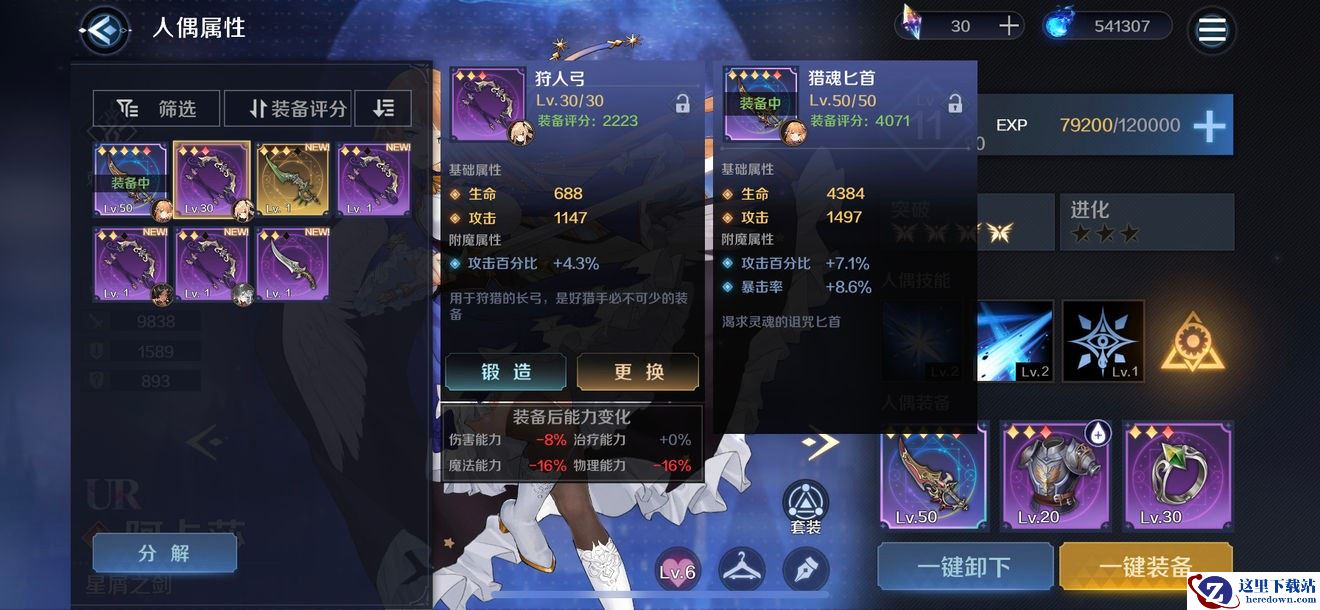Image resolution: width=1320 pixels, height=610 pixels.
Task: Toggle the lock on 狩人弓
Action: tap(682, 103)
